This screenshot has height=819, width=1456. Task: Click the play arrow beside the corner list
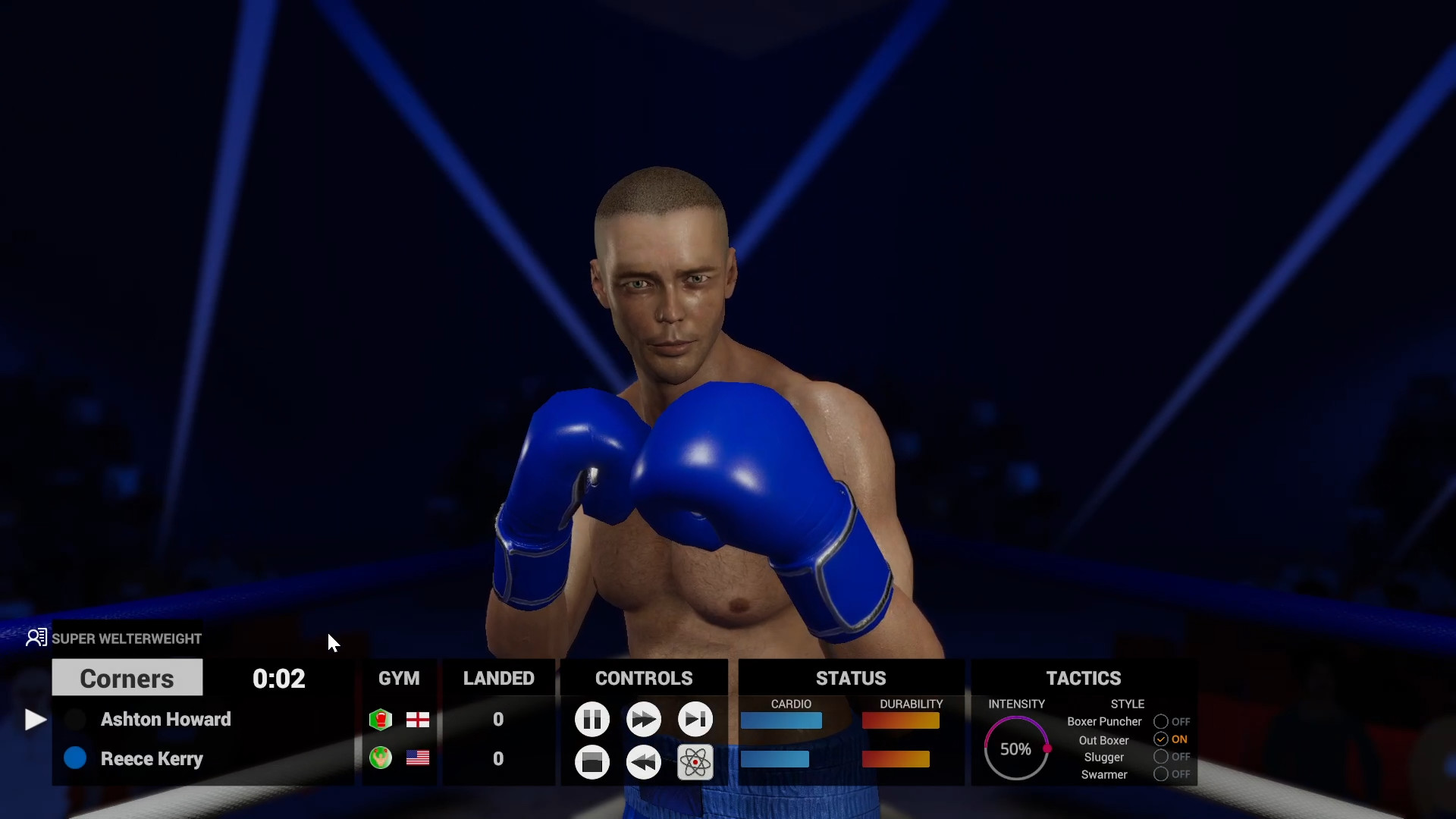pos(33,720)
